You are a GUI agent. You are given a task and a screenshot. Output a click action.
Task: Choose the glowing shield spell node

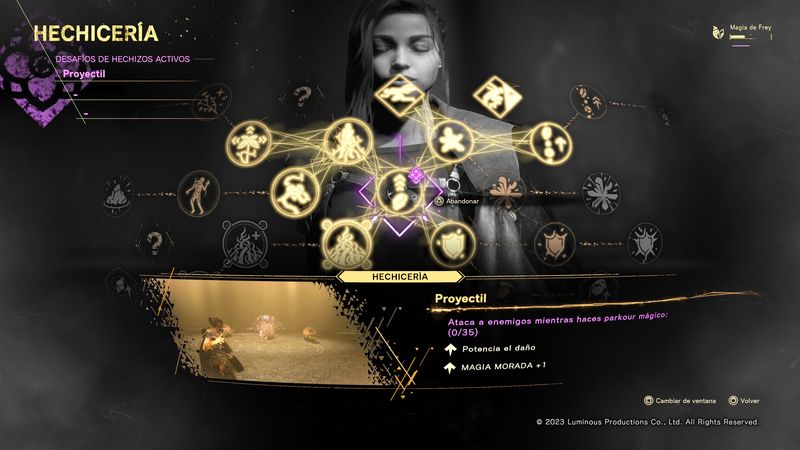452,239
